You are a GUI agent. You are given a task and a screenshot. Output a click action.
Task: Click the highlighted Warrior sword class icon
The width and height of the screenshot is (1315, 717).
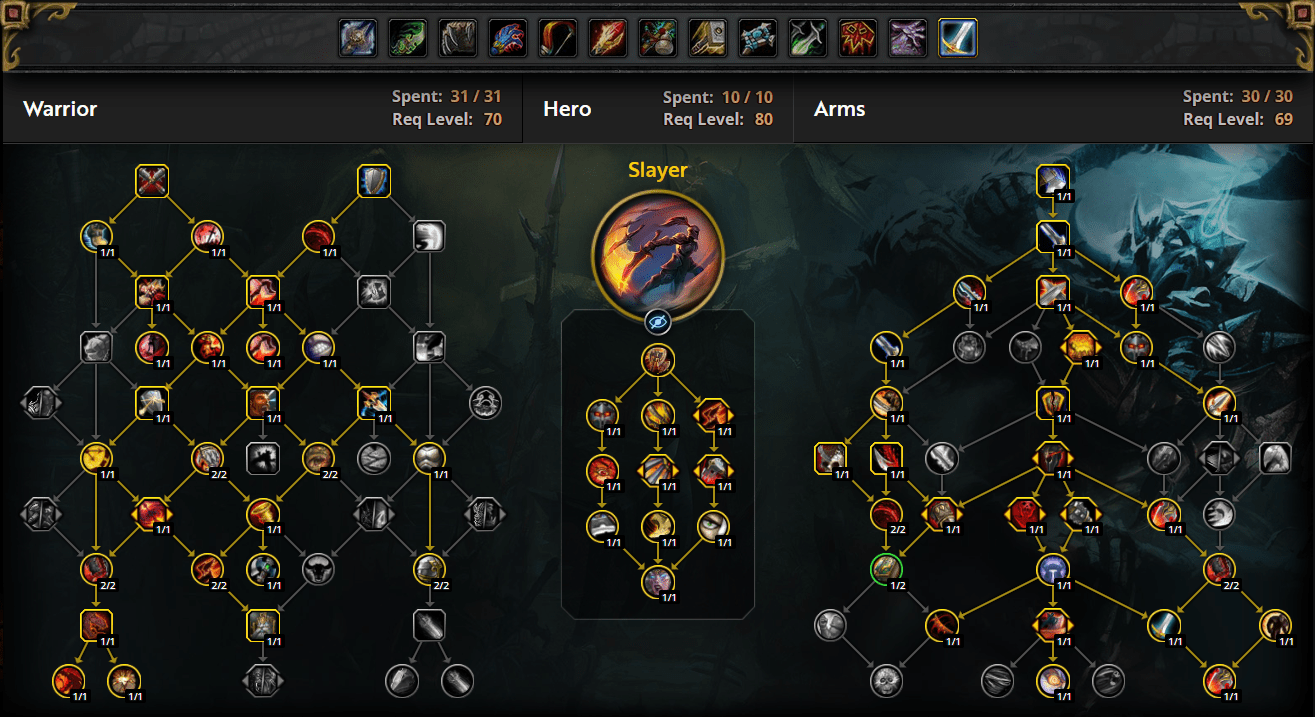[958, 38]
